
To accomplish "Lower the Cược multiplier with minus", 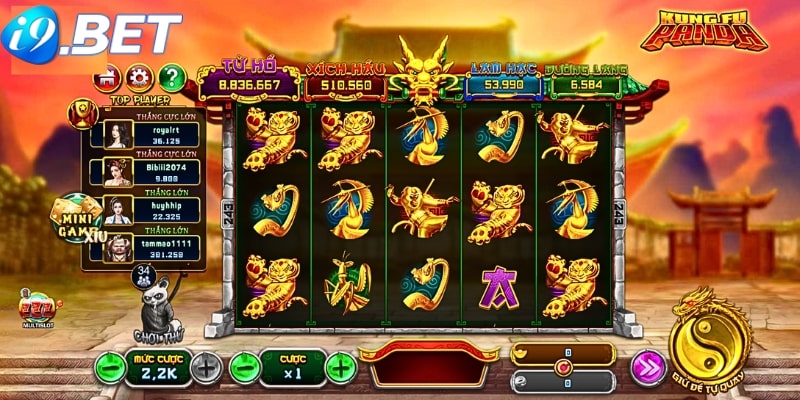I will [x=244, y=367].
